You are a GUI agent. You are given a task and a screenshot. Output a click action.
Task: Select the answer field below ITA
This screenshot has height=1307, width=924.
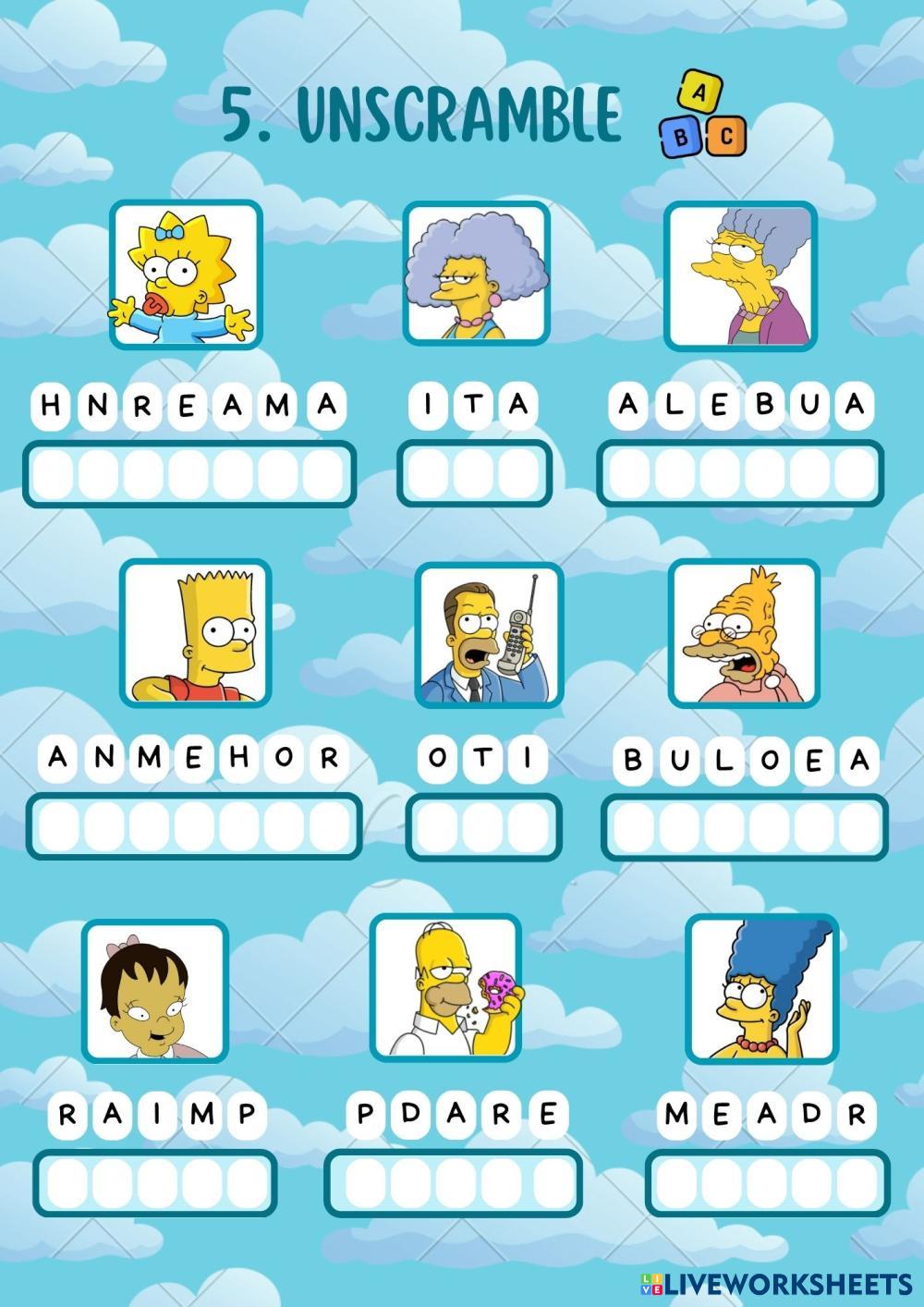pos(474,474)
